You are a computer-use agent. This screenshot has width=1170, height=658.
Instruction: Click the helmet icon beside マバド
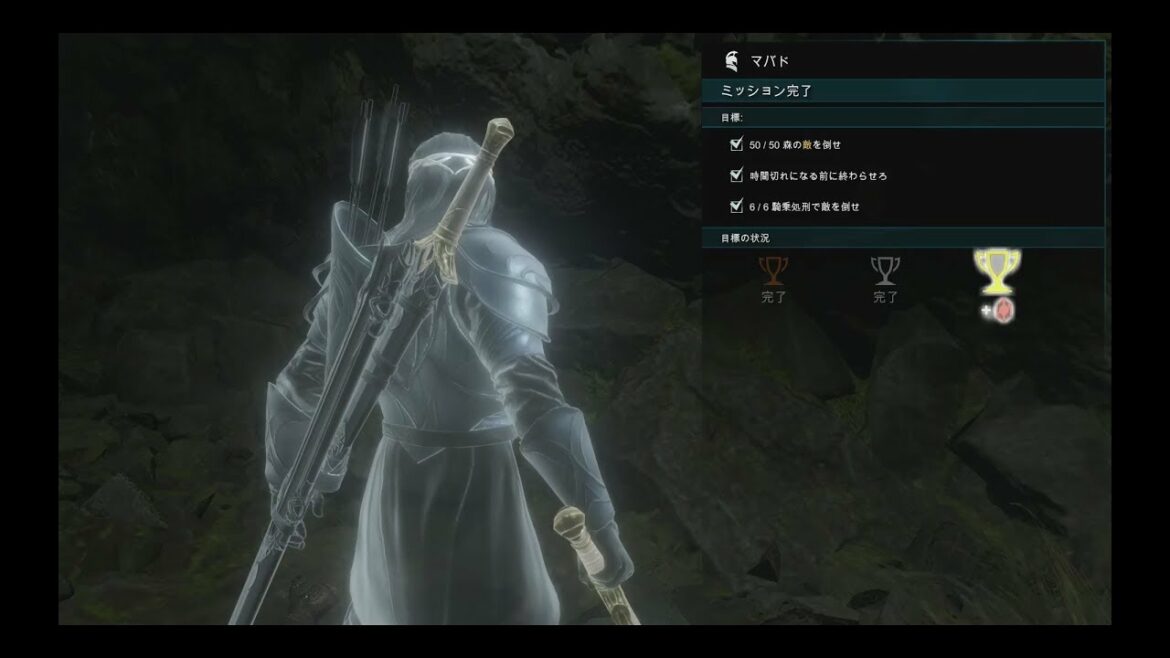(731, 62)
